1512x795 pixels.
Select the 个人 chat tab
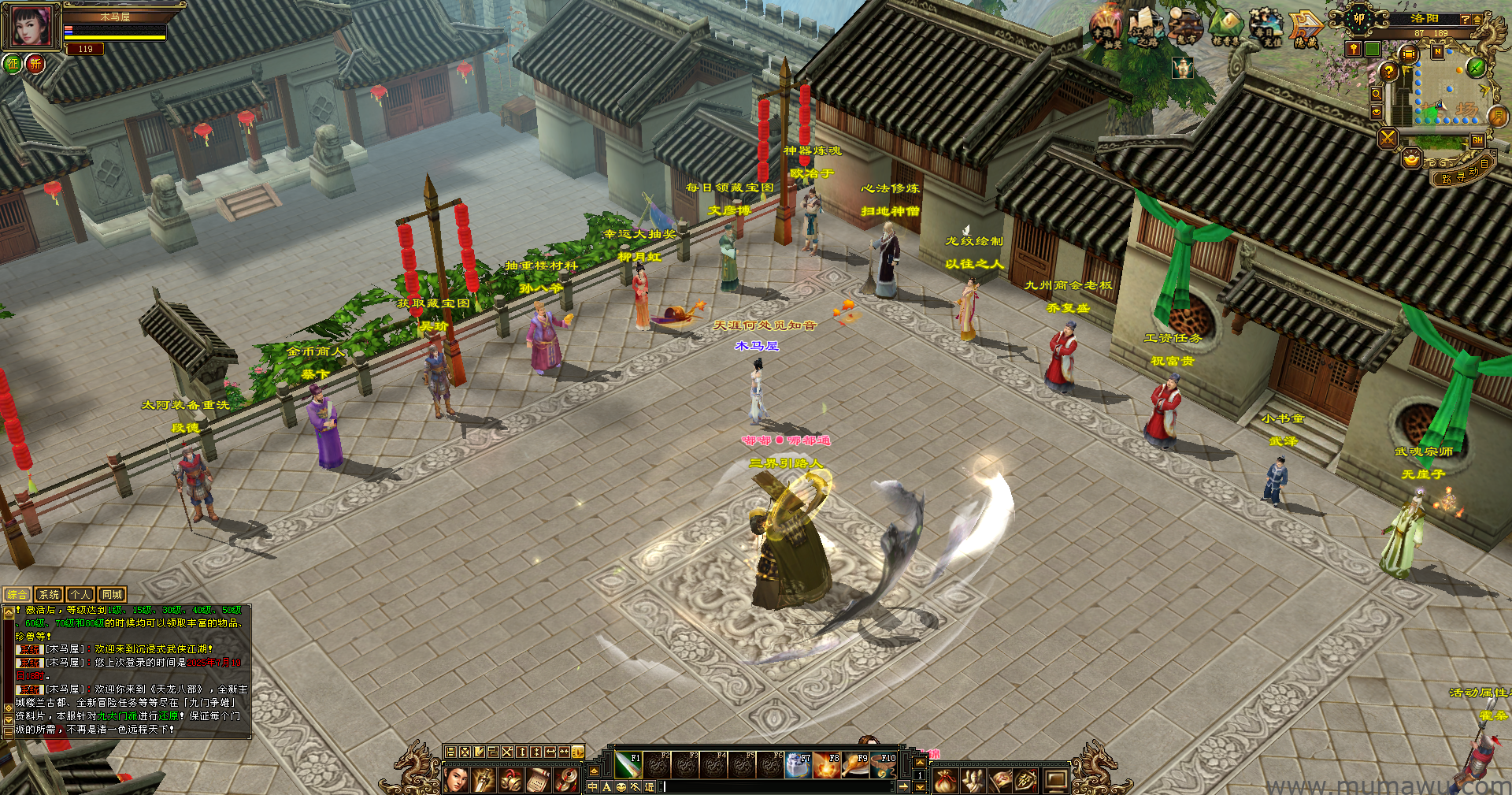pos(80,595)
